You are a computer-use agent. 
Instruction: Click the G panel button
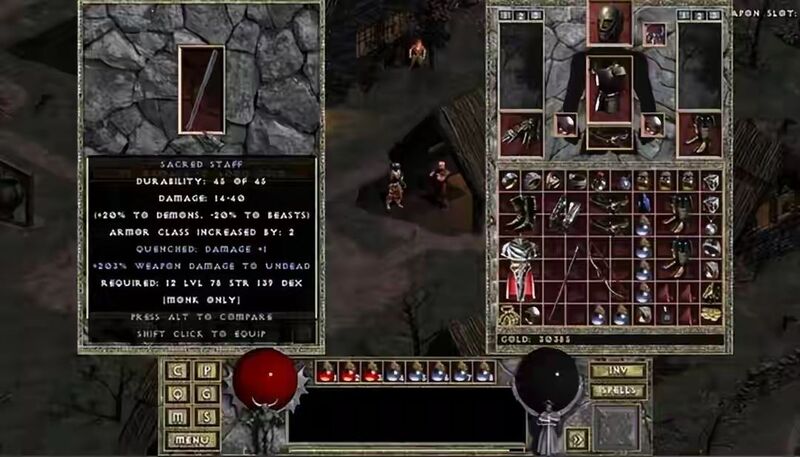point(205,393)
